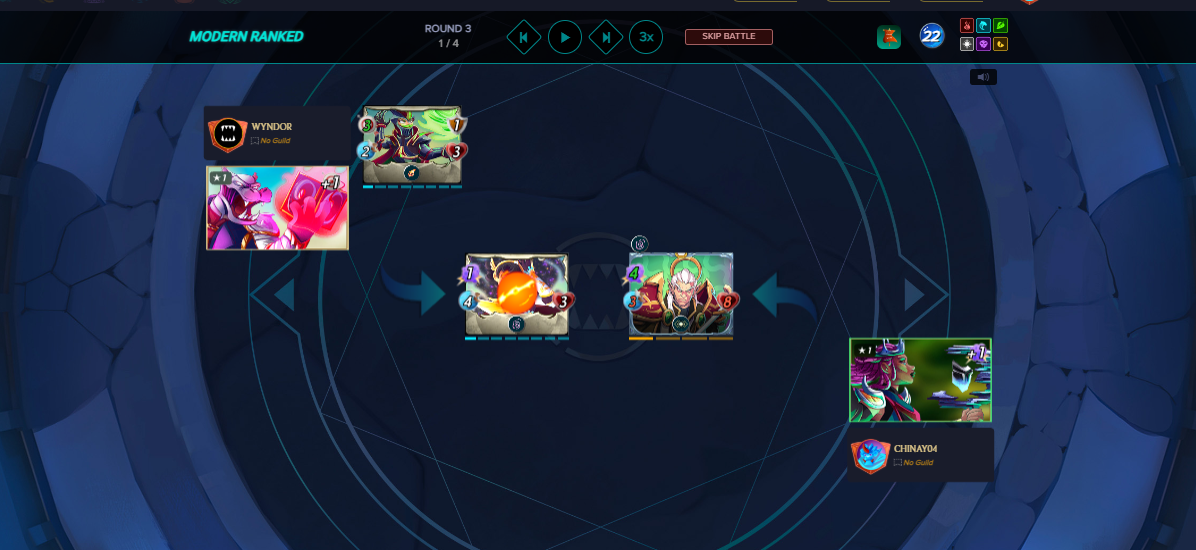The width and height of the screenshot is (1196, 550).
Task: Inspect WYNDOR's pink summoner card
Action: coord(277,208)
